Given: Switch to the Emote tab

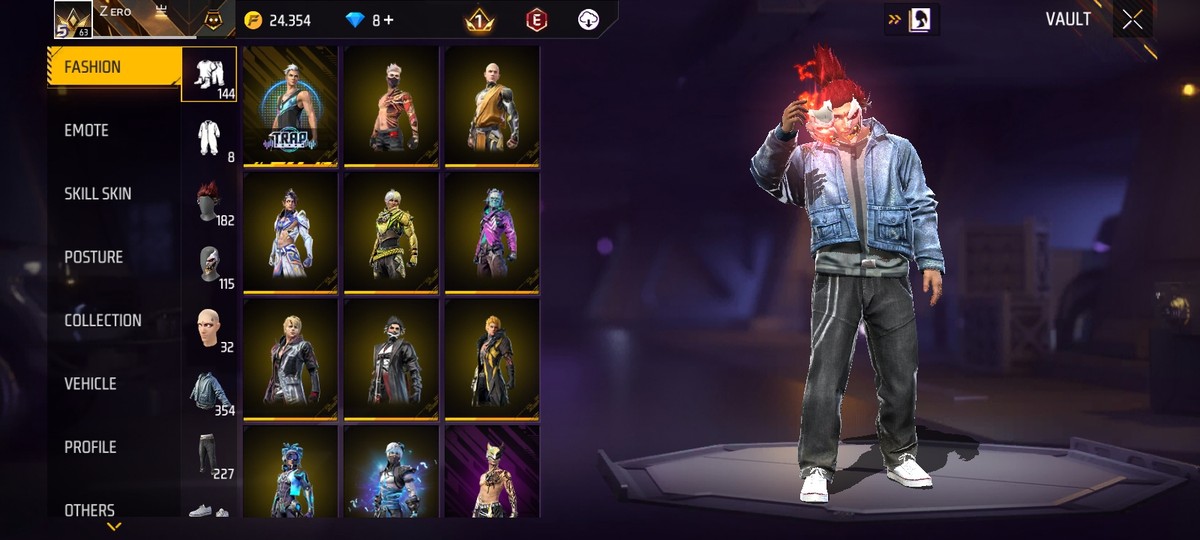Looking at the screenshot, I should (87, 131).
